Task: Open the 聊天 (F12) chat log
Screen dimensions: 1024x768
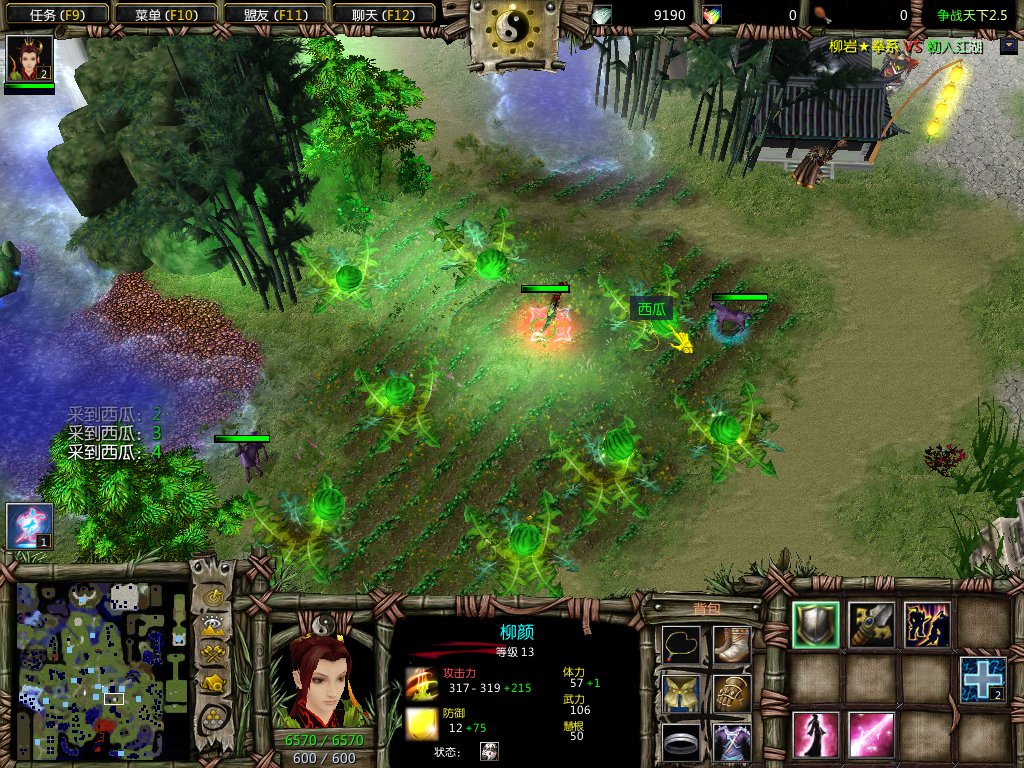Action: tap(381, 14)
